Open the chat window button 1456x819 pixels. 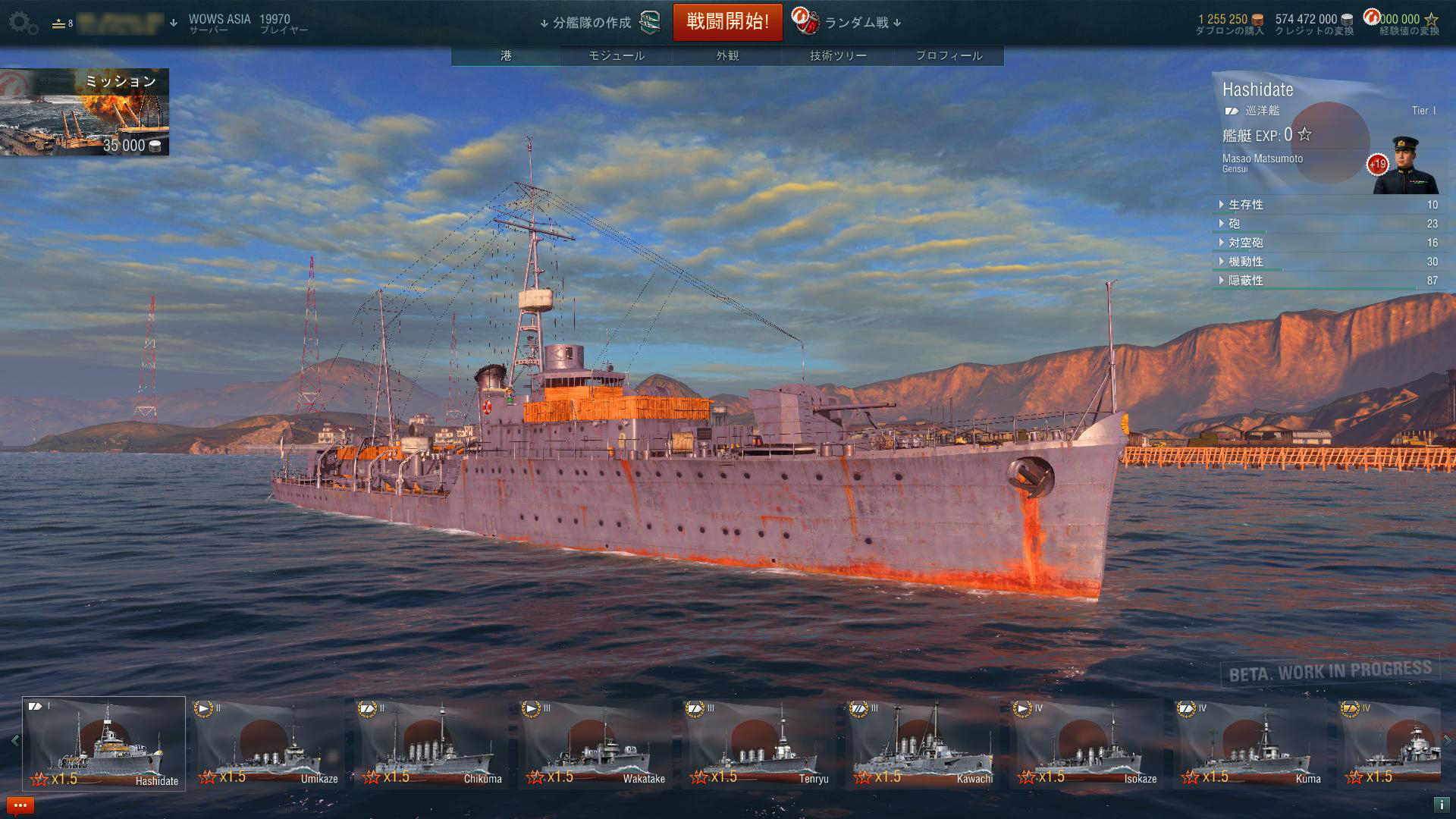tap(20, 805)
